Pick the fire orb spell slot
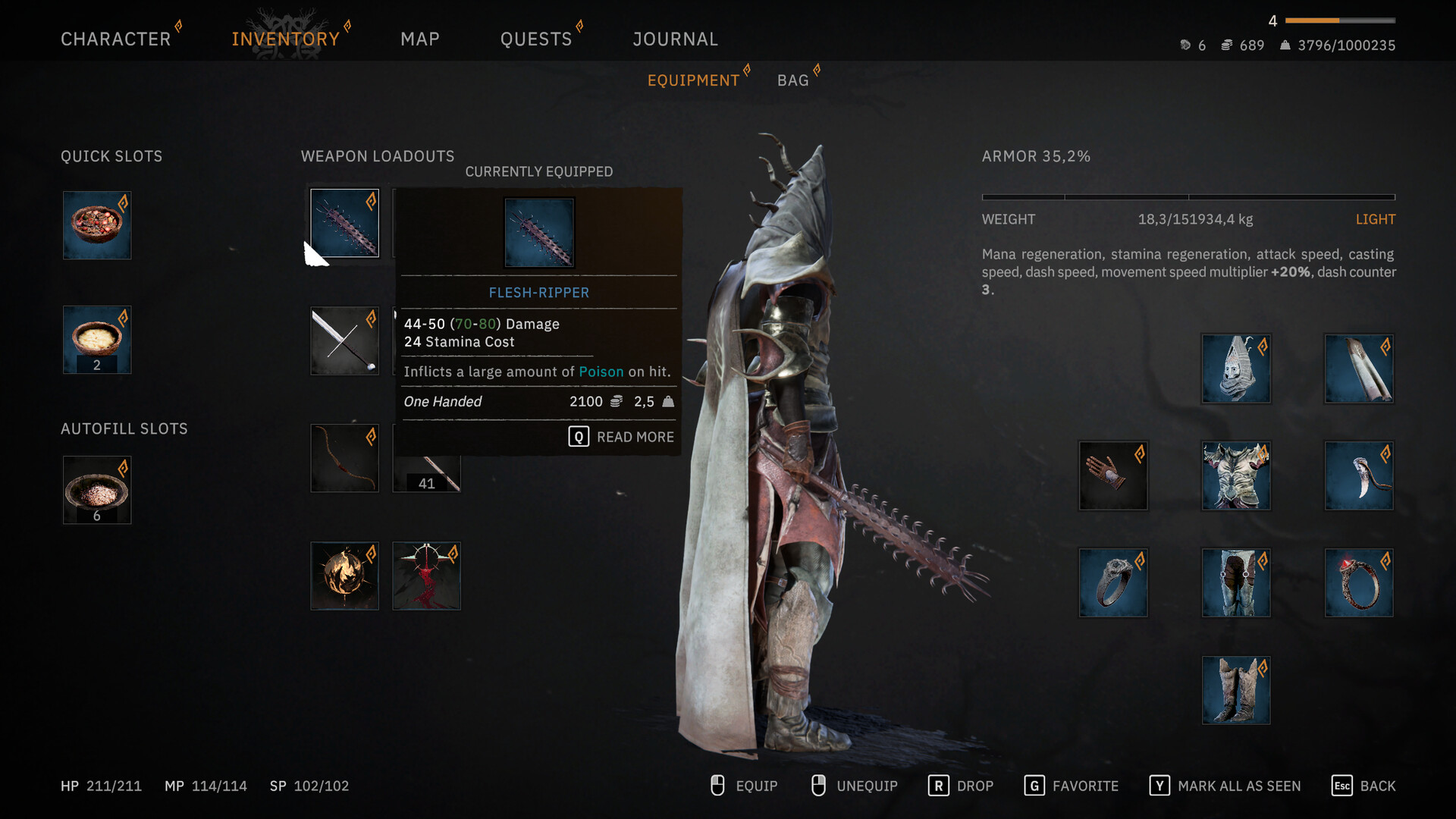 (344, 576)
